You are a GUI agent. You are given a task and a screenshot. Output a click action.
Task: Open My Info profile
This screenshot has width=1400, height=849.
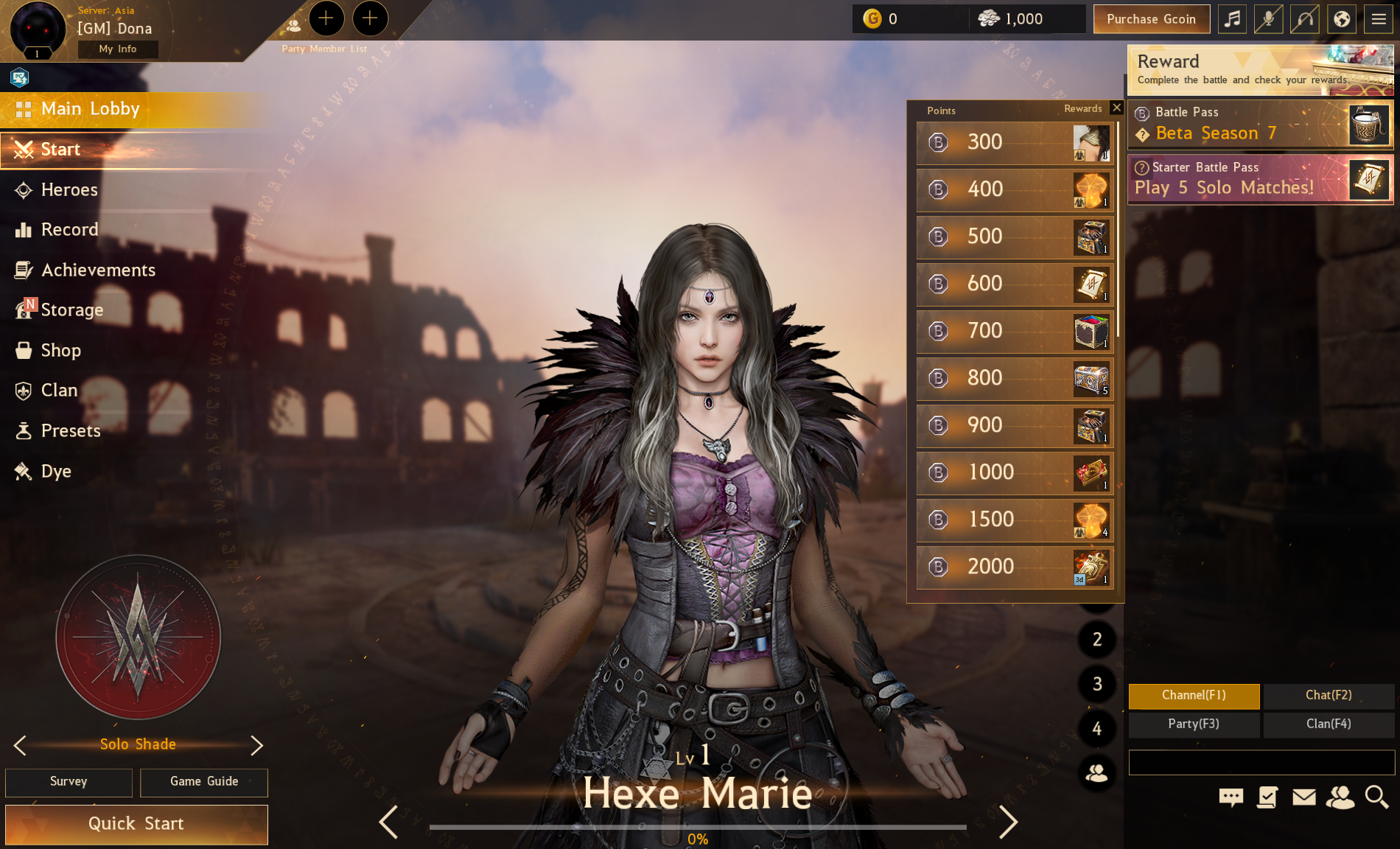click(118, 49)
